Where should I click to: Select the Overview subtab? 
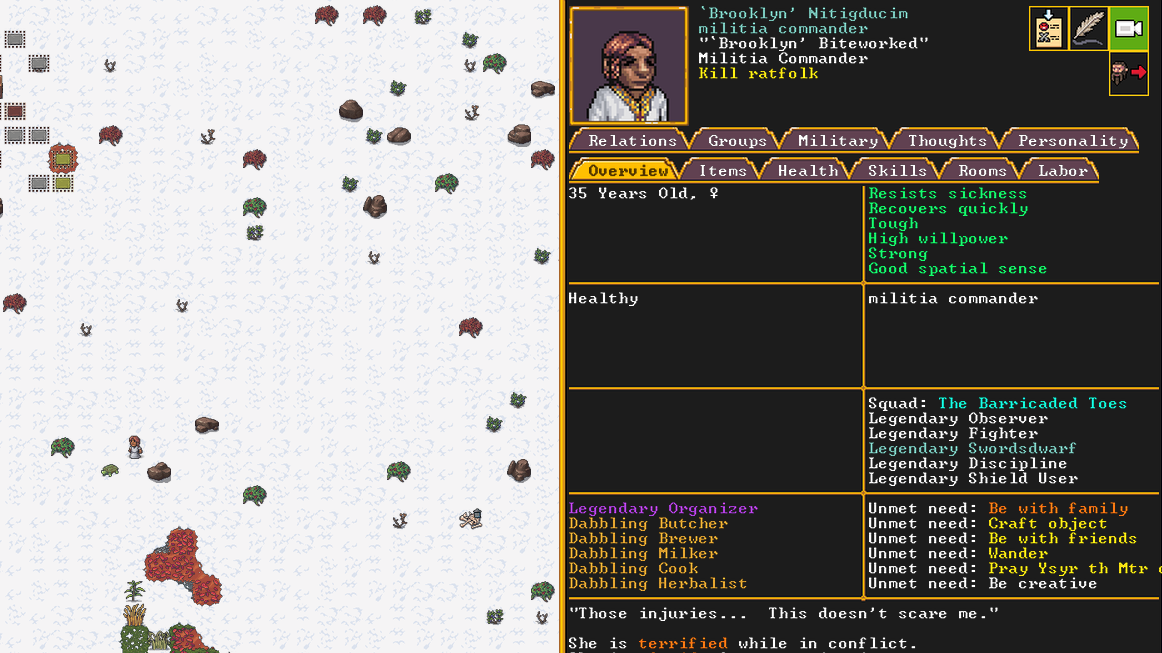pyautogui.click(x=627, y=171)
